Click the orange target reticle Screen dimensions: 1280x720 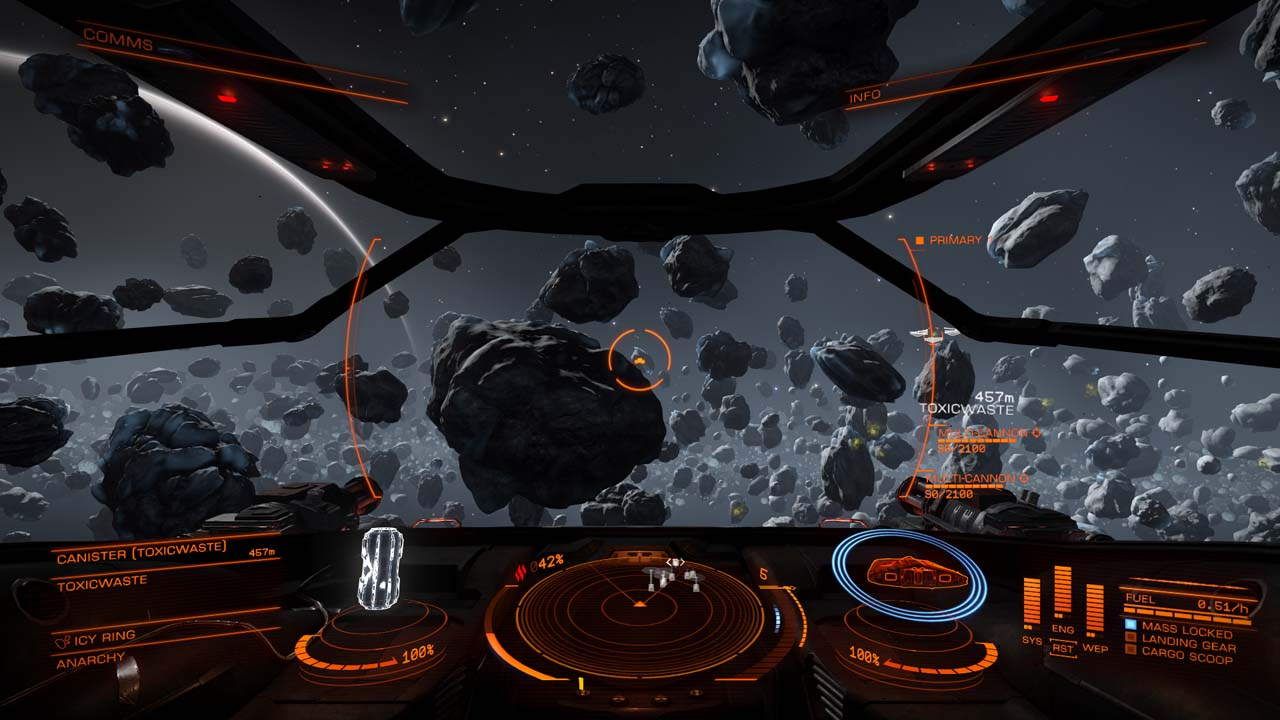640,360
